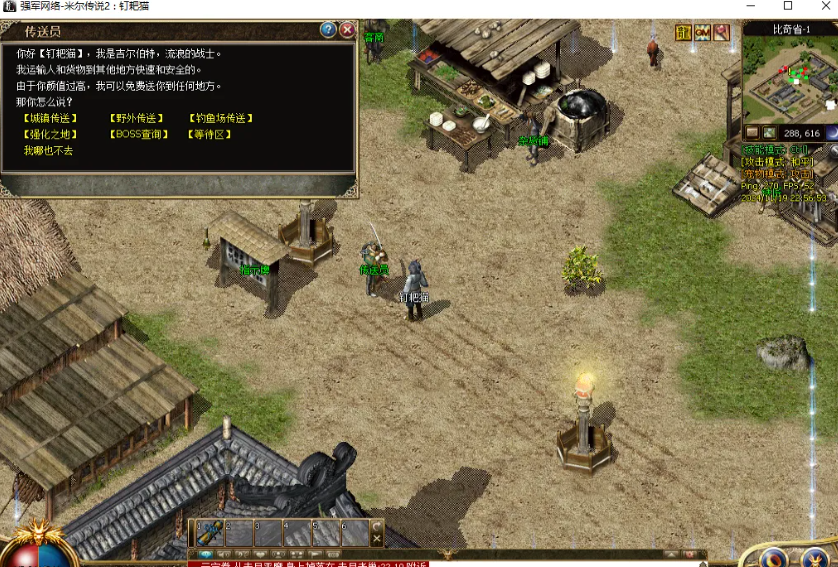
Task: Use the item in hotbar slot 1
Action: 209,533
